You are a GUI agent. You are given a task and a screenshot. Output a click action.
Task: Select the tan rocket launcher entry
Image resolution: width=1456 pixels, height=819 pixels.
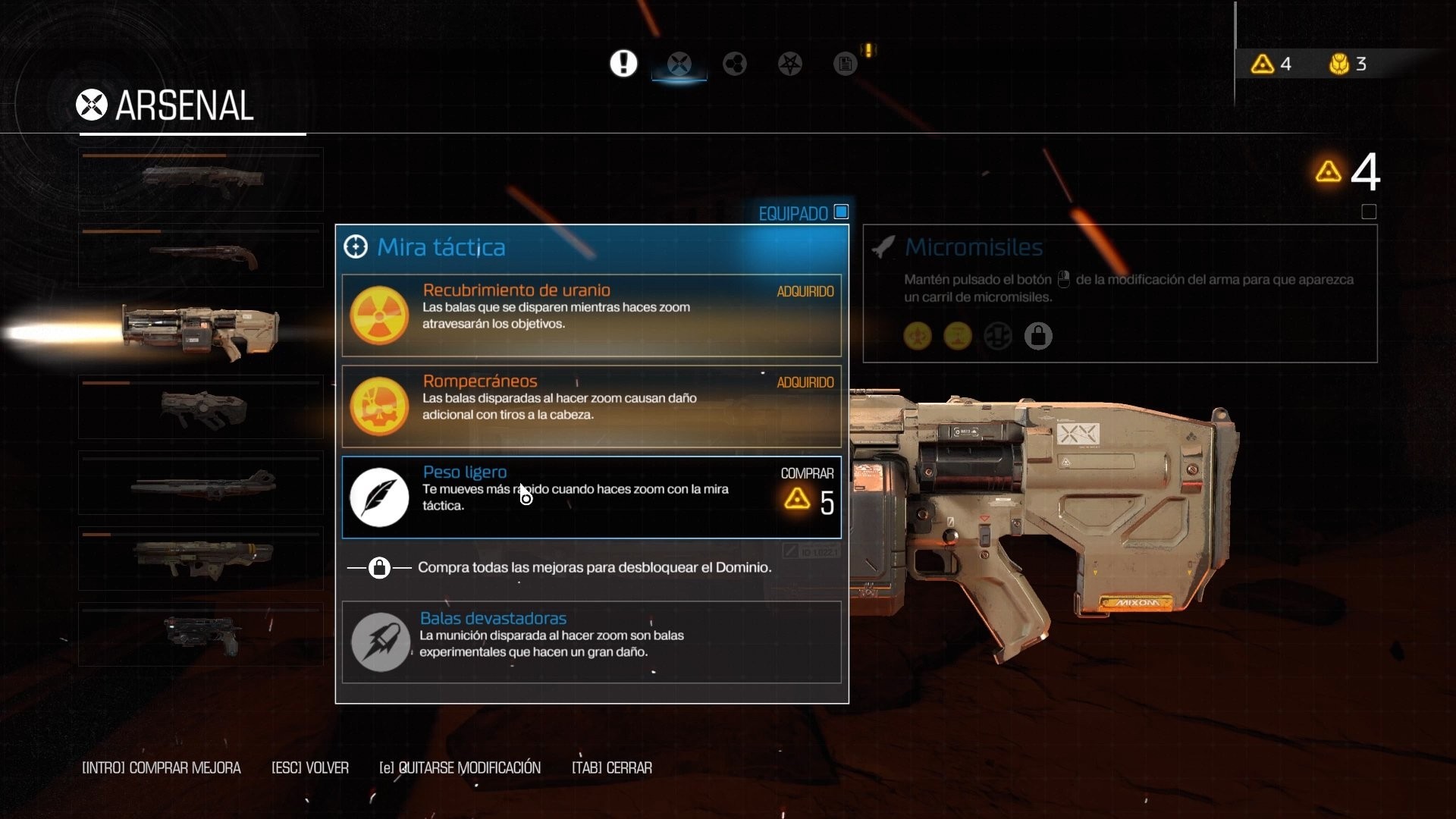(x=201, y=559)
